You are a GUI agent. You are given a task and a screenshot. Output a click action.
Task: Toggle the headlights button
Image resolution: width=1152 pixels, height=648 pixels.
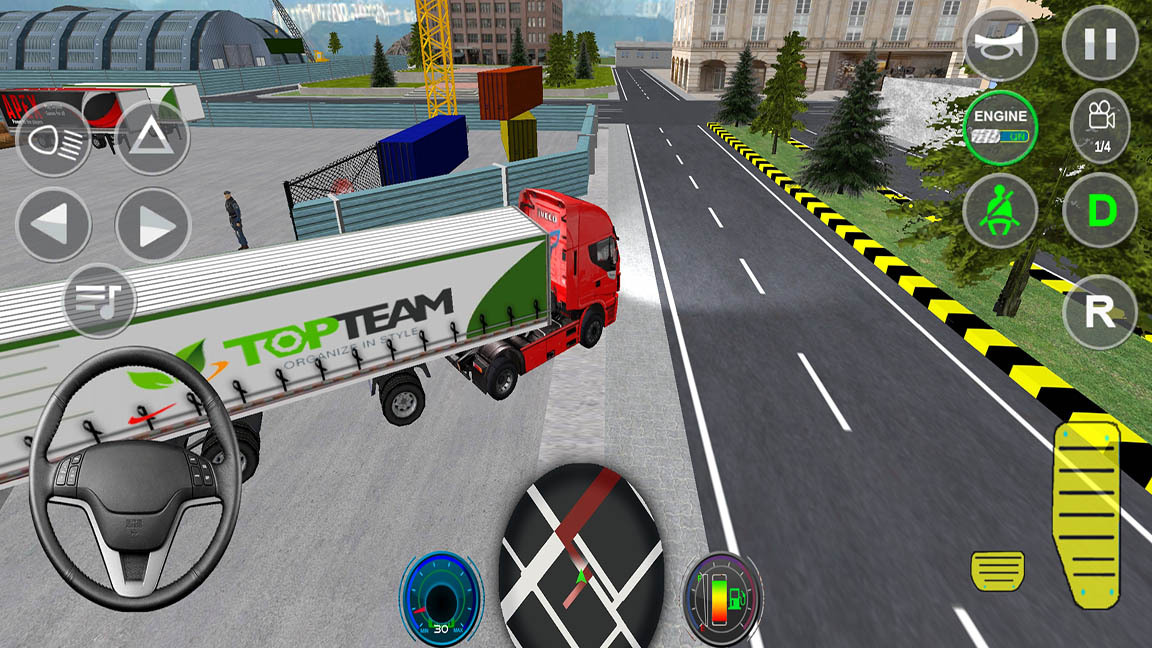tap(53, 140)
